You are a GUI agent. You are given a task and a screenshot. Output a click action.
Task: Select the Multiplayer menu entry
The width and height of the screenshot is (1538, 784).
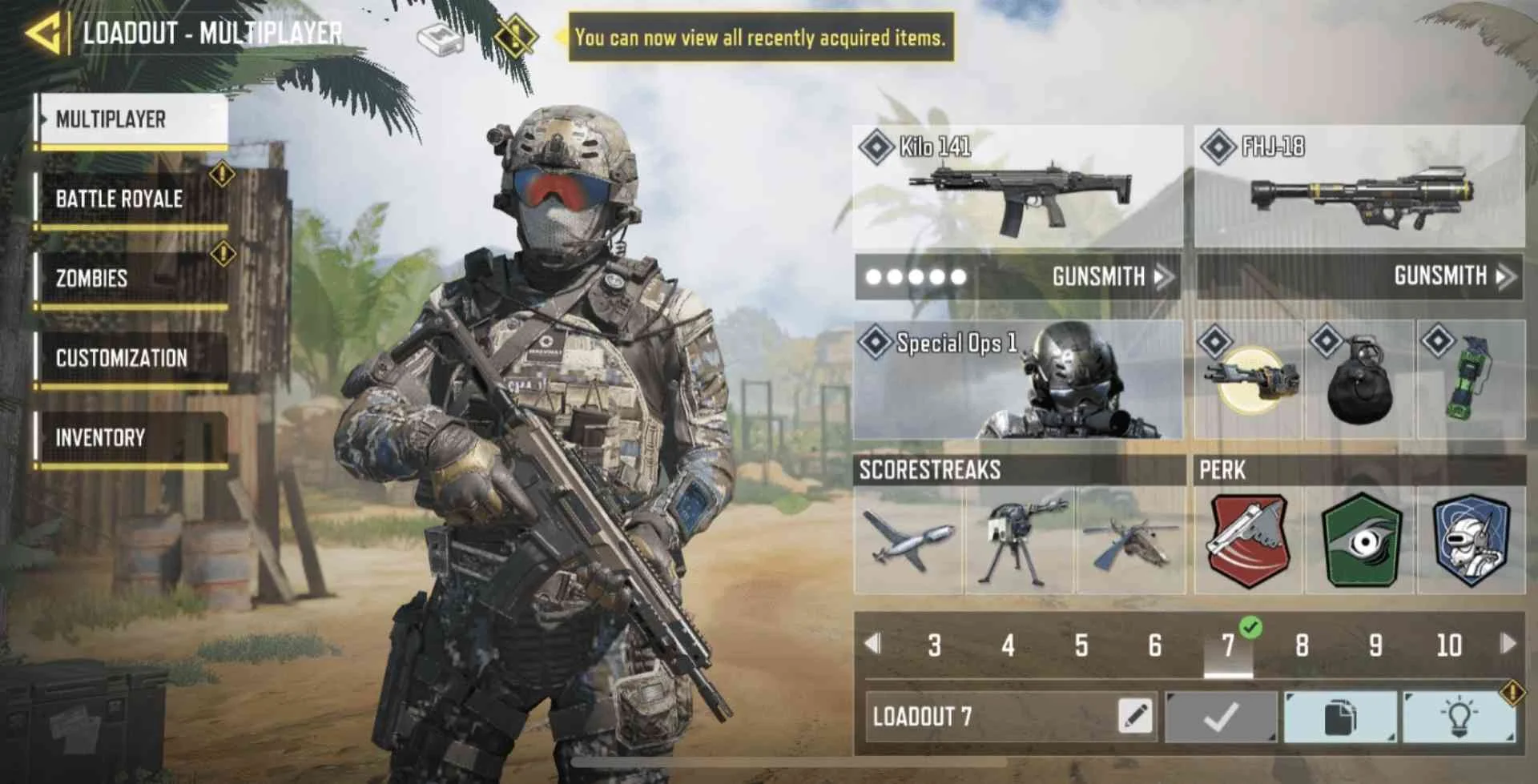133,120
